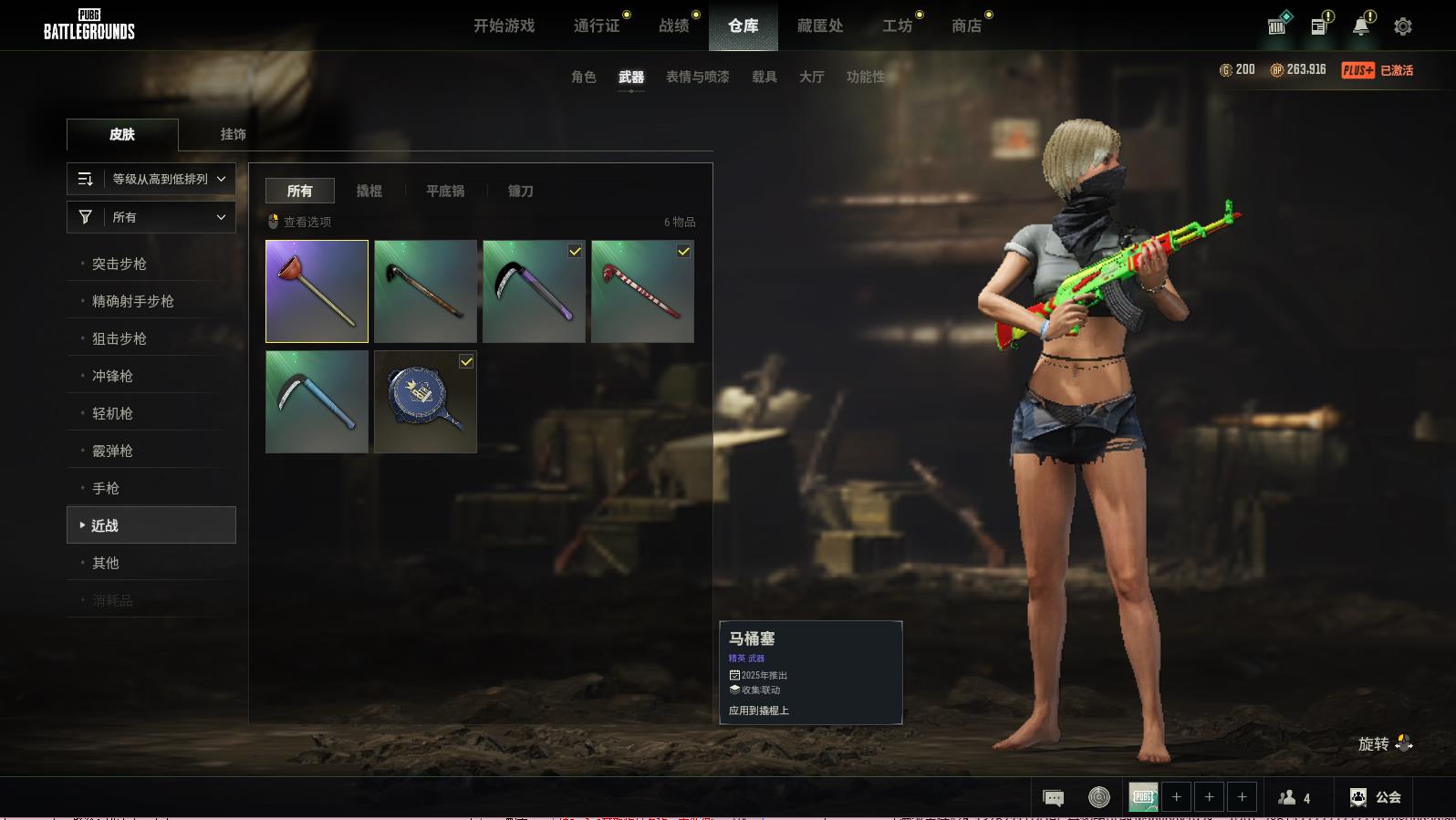The width and height of the screenshot is (1456, 820).
Task: Switch to the 载具 vehicle tab
Action: pyautogui.click(x=764, y=77)
